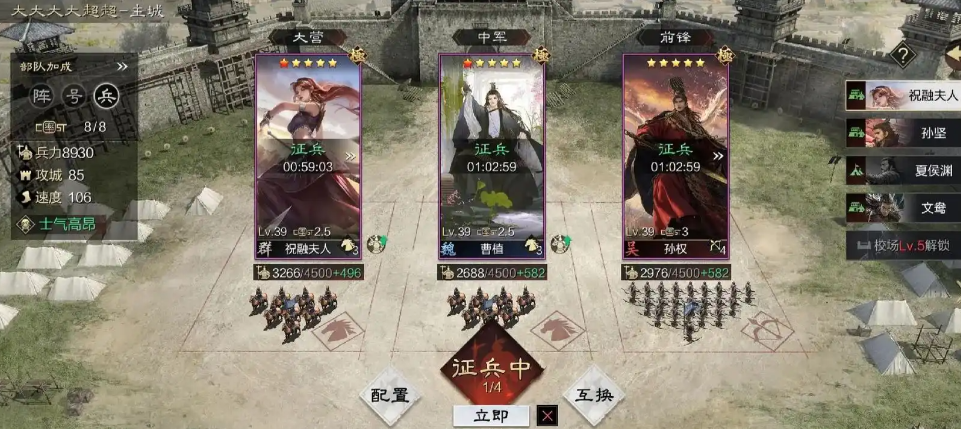Switch to the 兵 troop bonus tab
The height and width of the screenshot is (429, 961).
coord(106,97)
